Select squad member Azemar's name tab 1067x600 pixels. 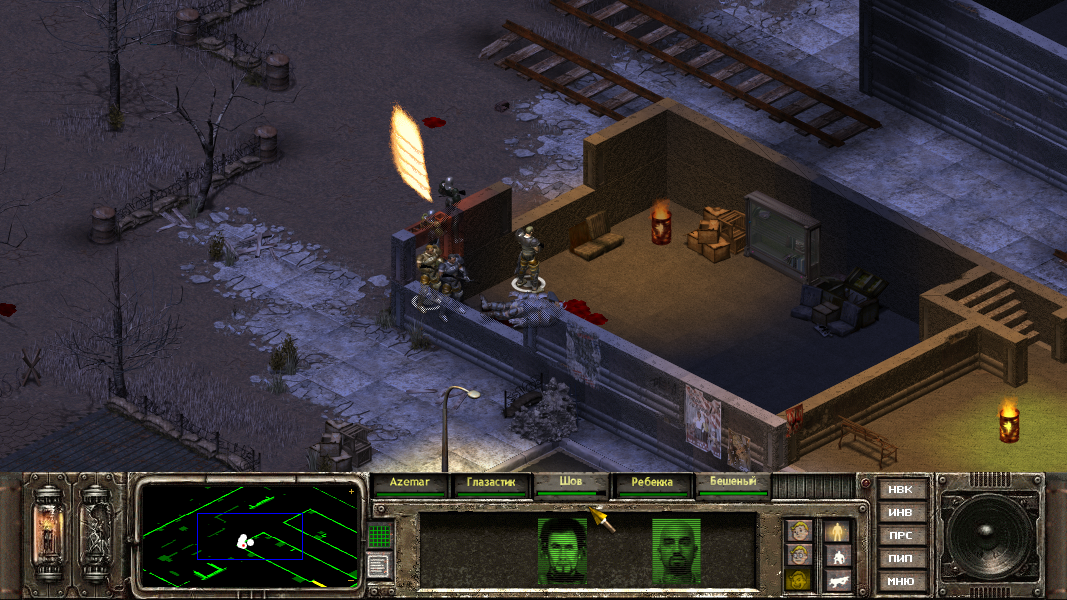pyautogui.click(x=409, y=482)
